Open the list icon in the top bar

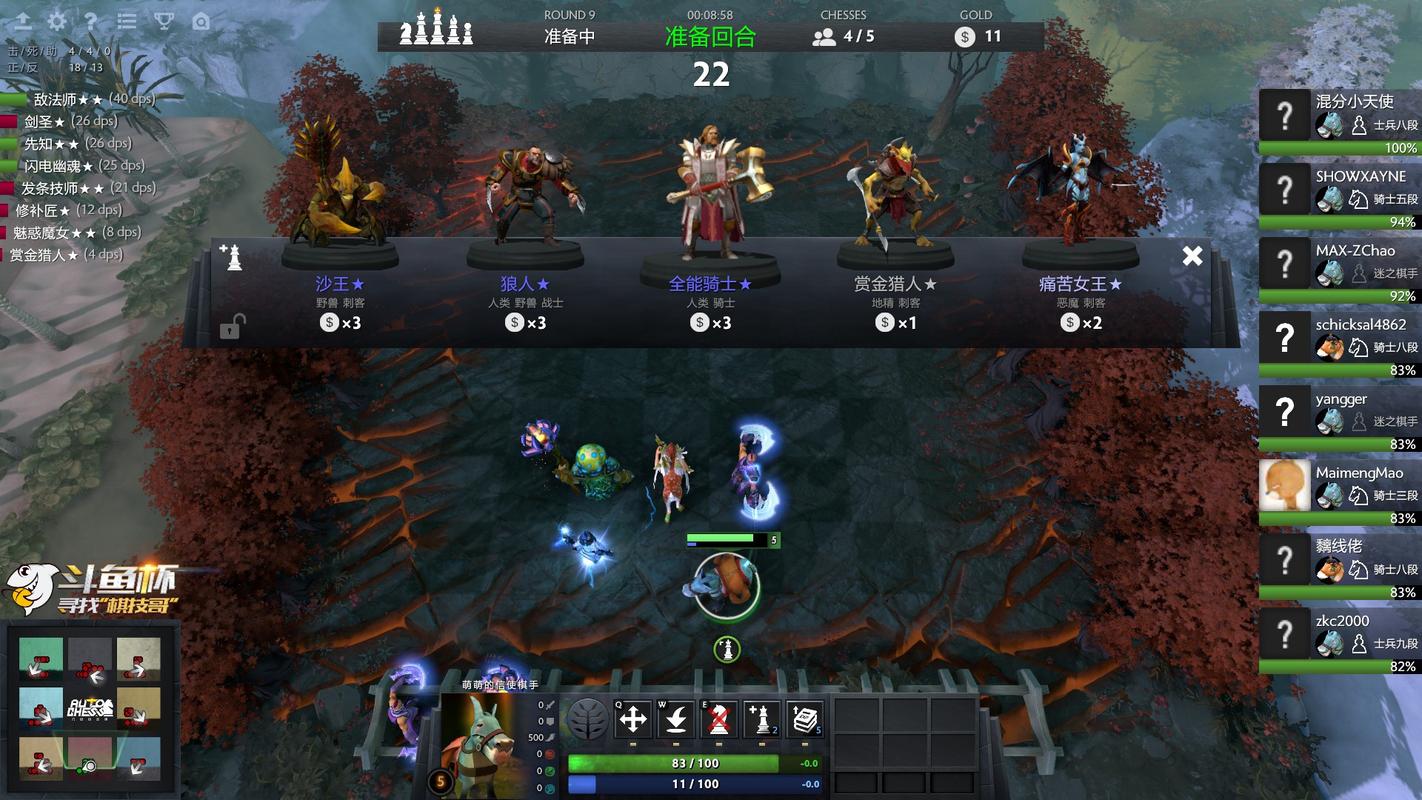[127, 21]
